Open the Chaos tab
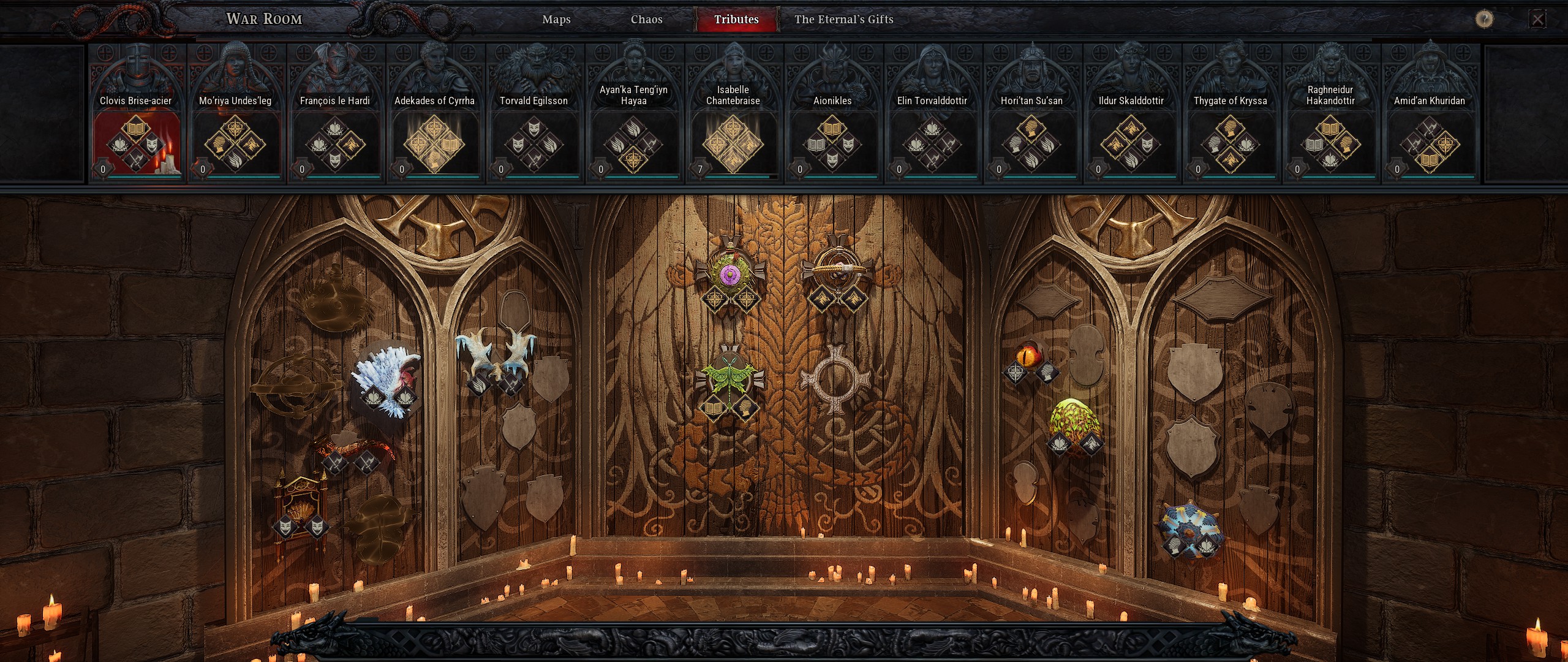The width and height of the screenshot is (1568, 662). 646,20
